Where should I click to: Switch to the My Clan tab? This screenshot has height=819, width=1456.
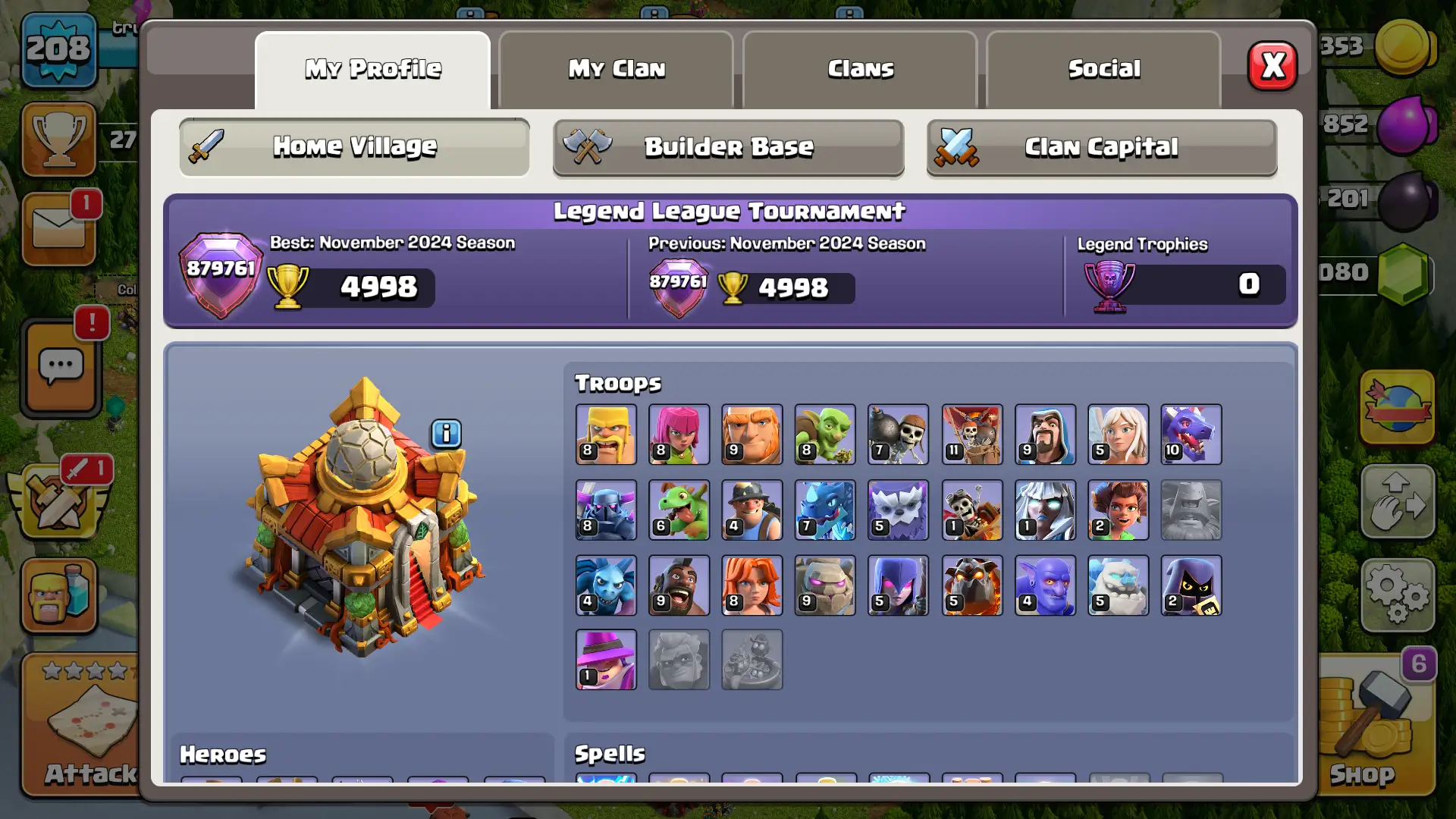(x=617, y=69)
